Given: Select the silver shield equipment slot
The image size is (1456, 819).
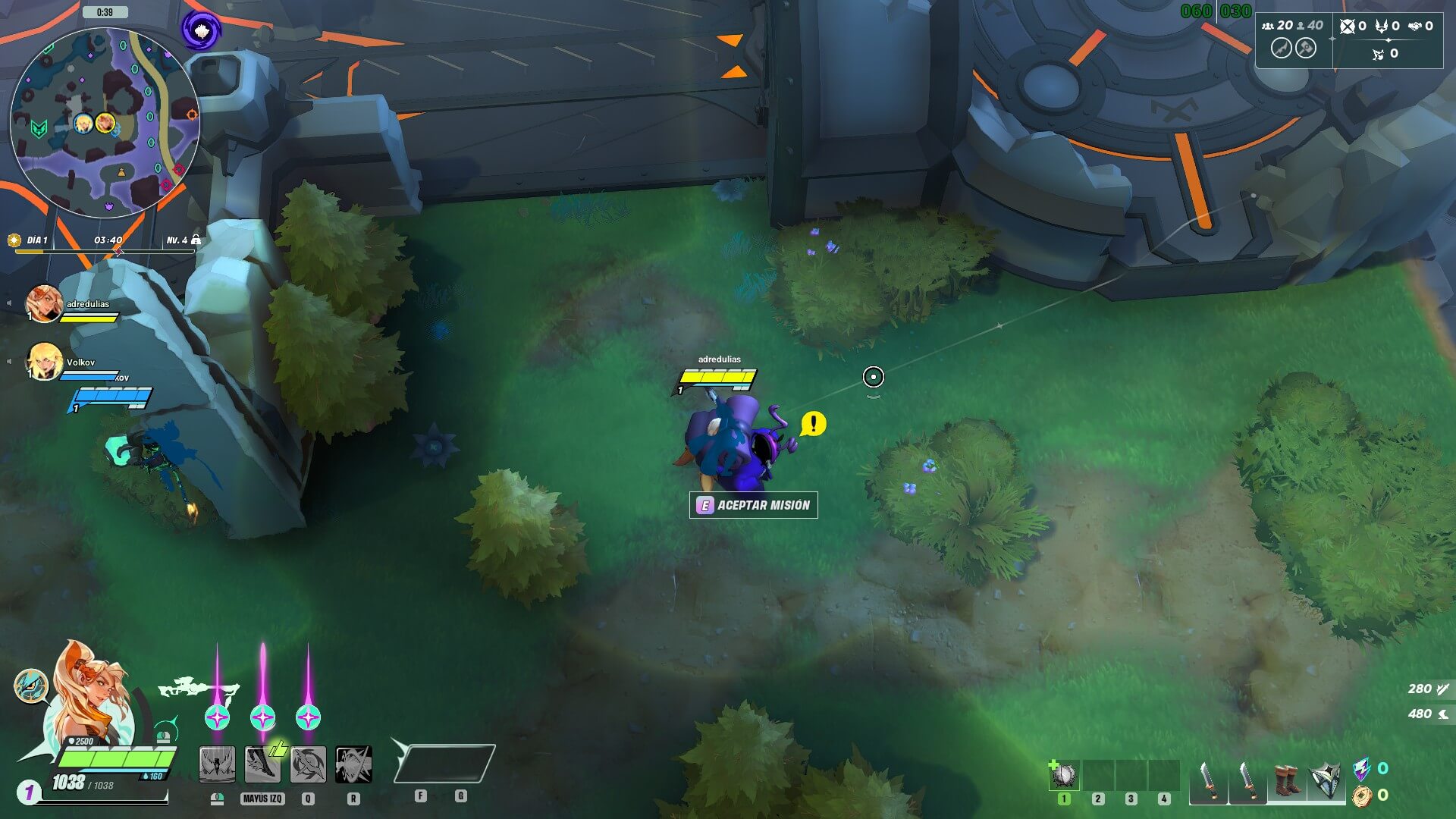Looking at the screenshot, I should pyautogui.click(x=1326, y=781).
